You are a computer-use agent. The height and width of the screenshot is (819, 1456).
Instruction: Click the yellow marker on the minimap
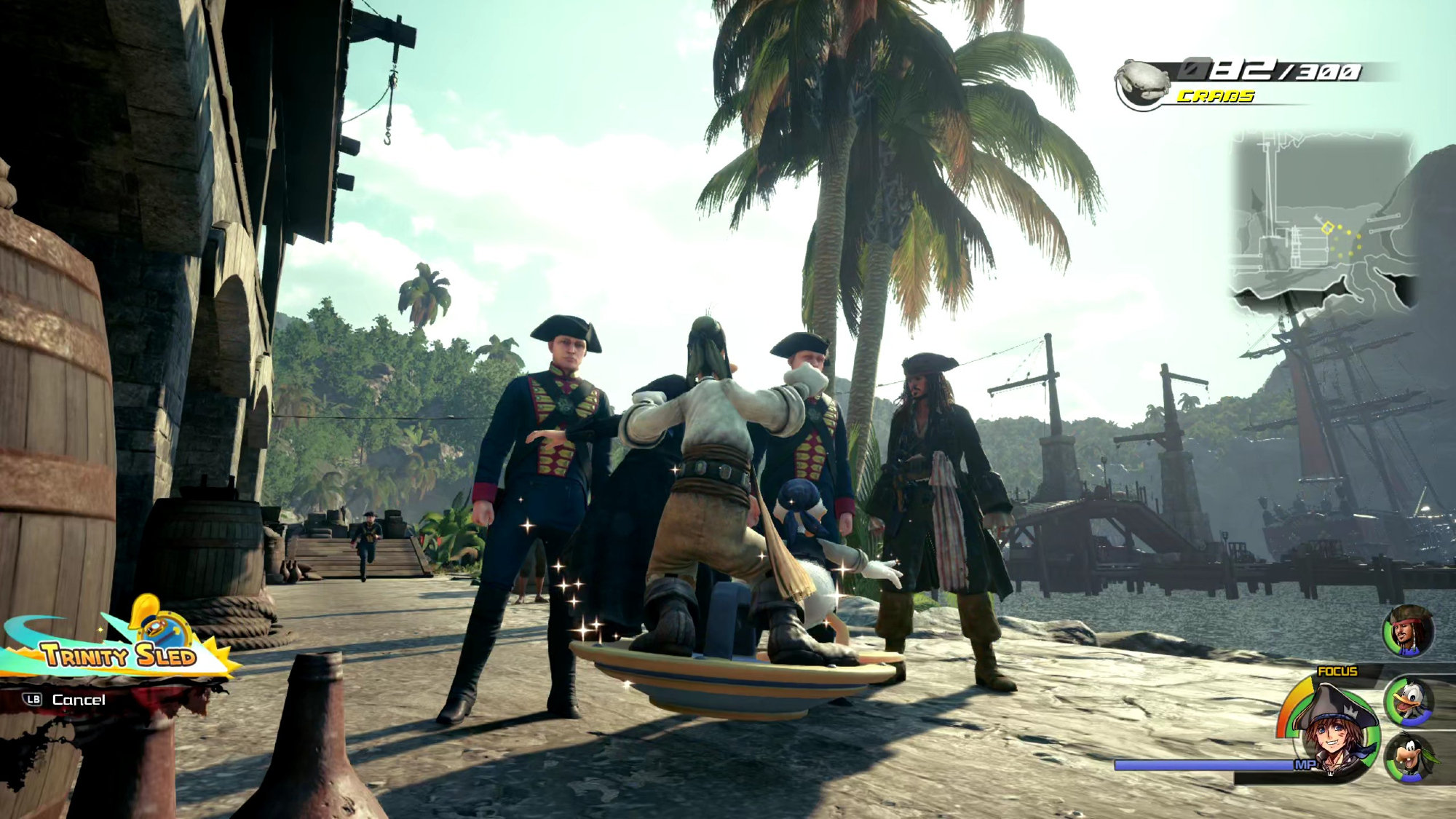click(x=1327, y=228)
